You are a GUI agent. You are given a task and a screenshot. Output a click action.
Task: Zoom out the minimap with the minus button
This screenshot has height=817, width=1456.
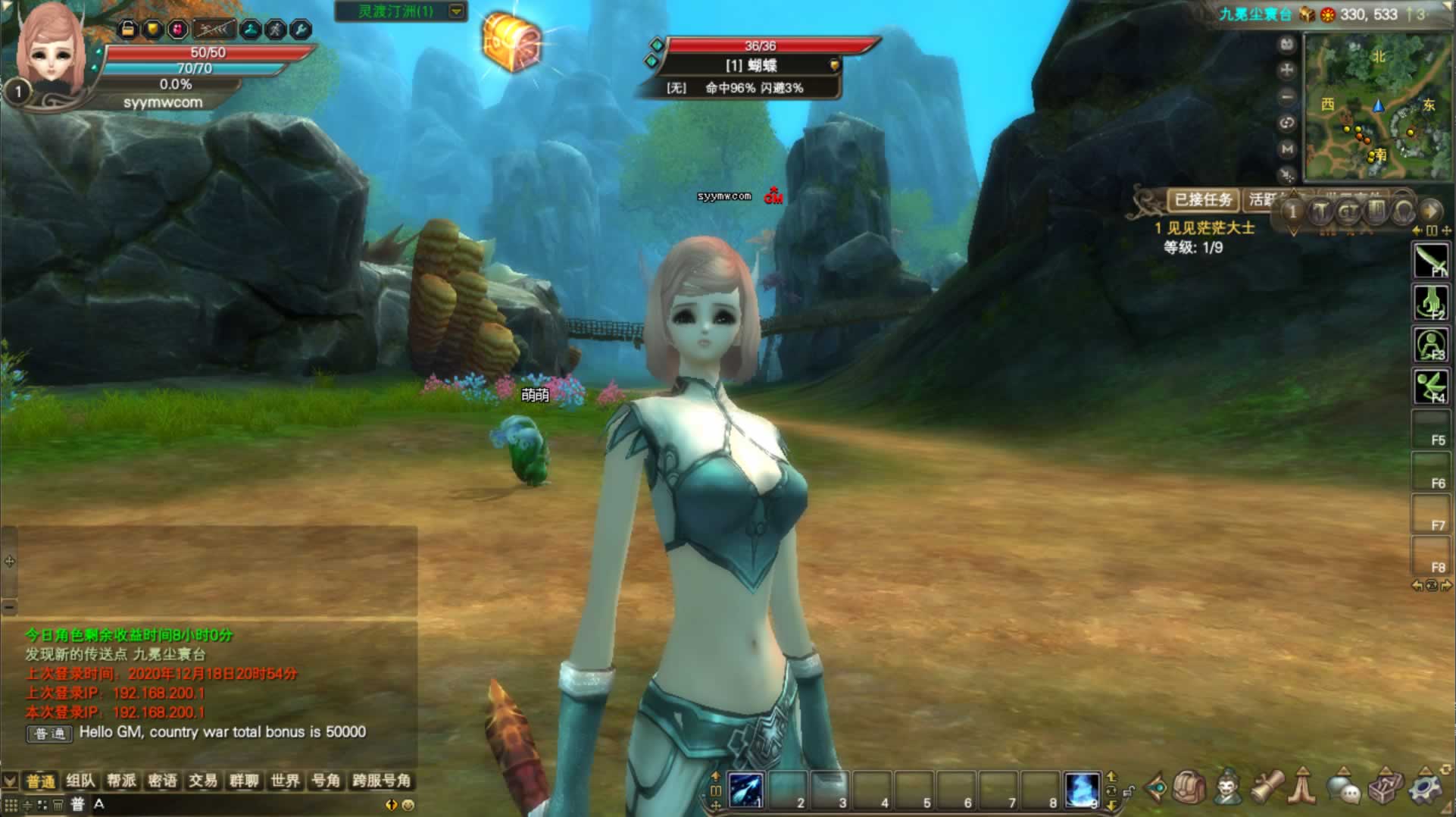[1286, 96]
